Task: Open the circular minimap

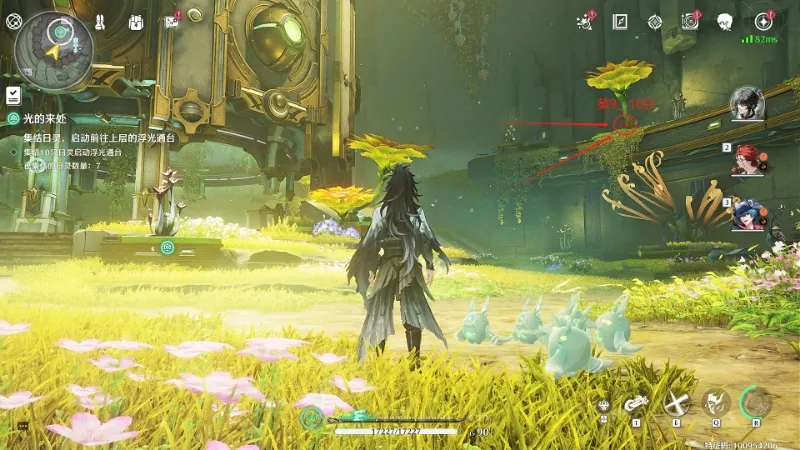Action: click(x=54, y=50)
